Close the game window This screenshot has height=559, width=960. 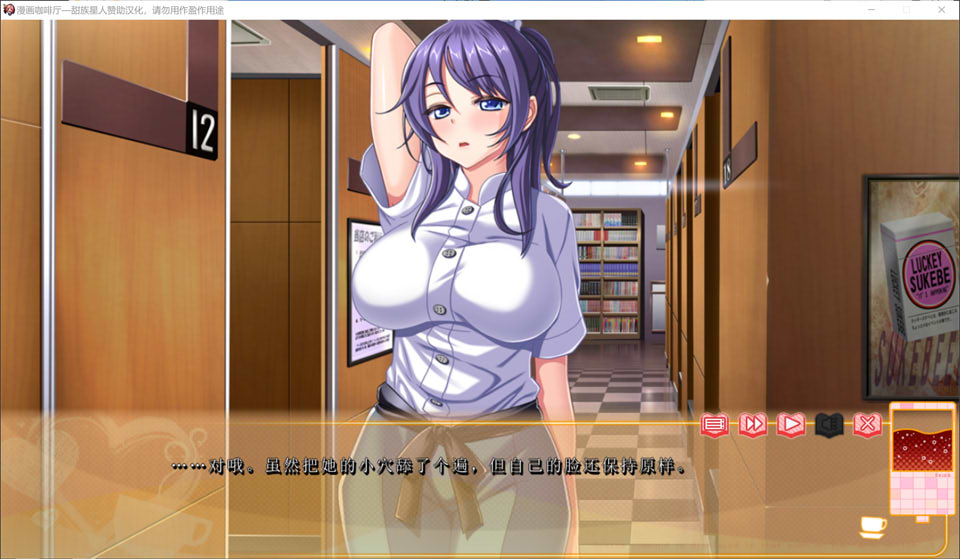(941, 9)
